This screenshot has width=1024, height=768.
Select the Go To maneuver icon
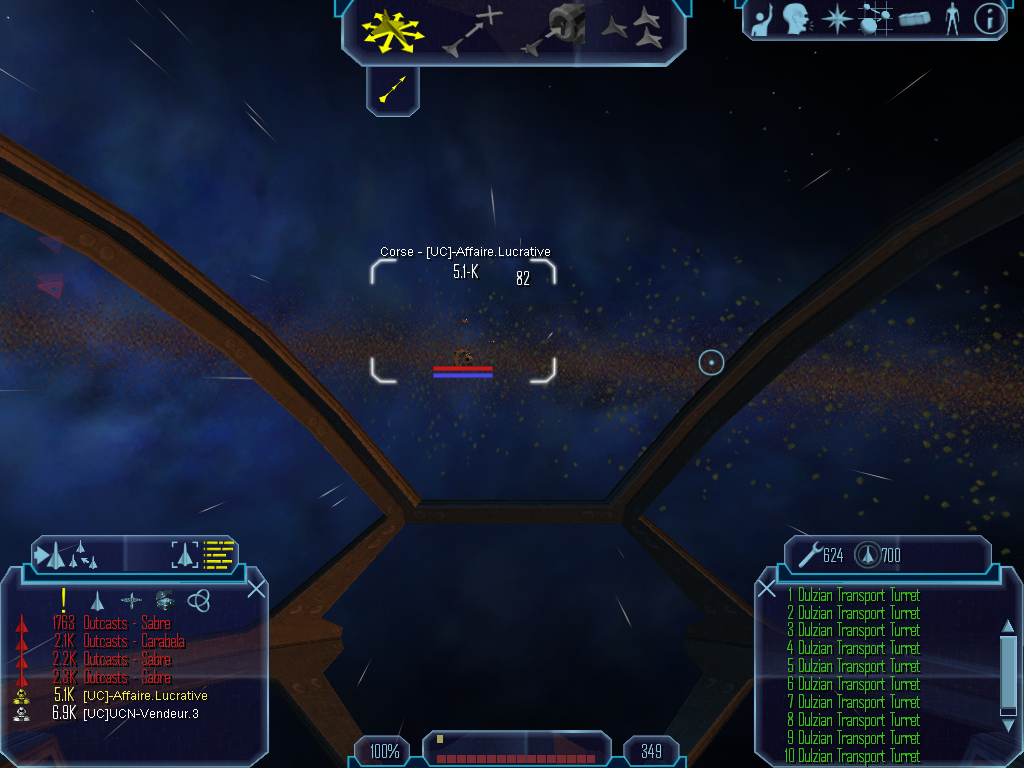pyautogui.click(x=473, y=31)
